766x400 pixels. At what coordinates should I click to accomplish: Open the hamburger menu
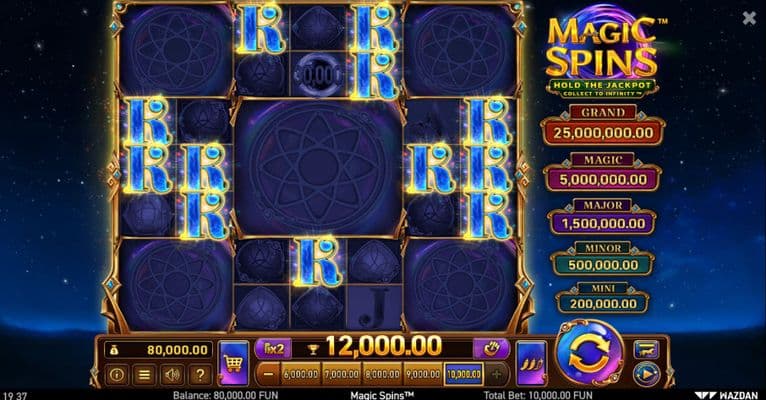[144, 375]
